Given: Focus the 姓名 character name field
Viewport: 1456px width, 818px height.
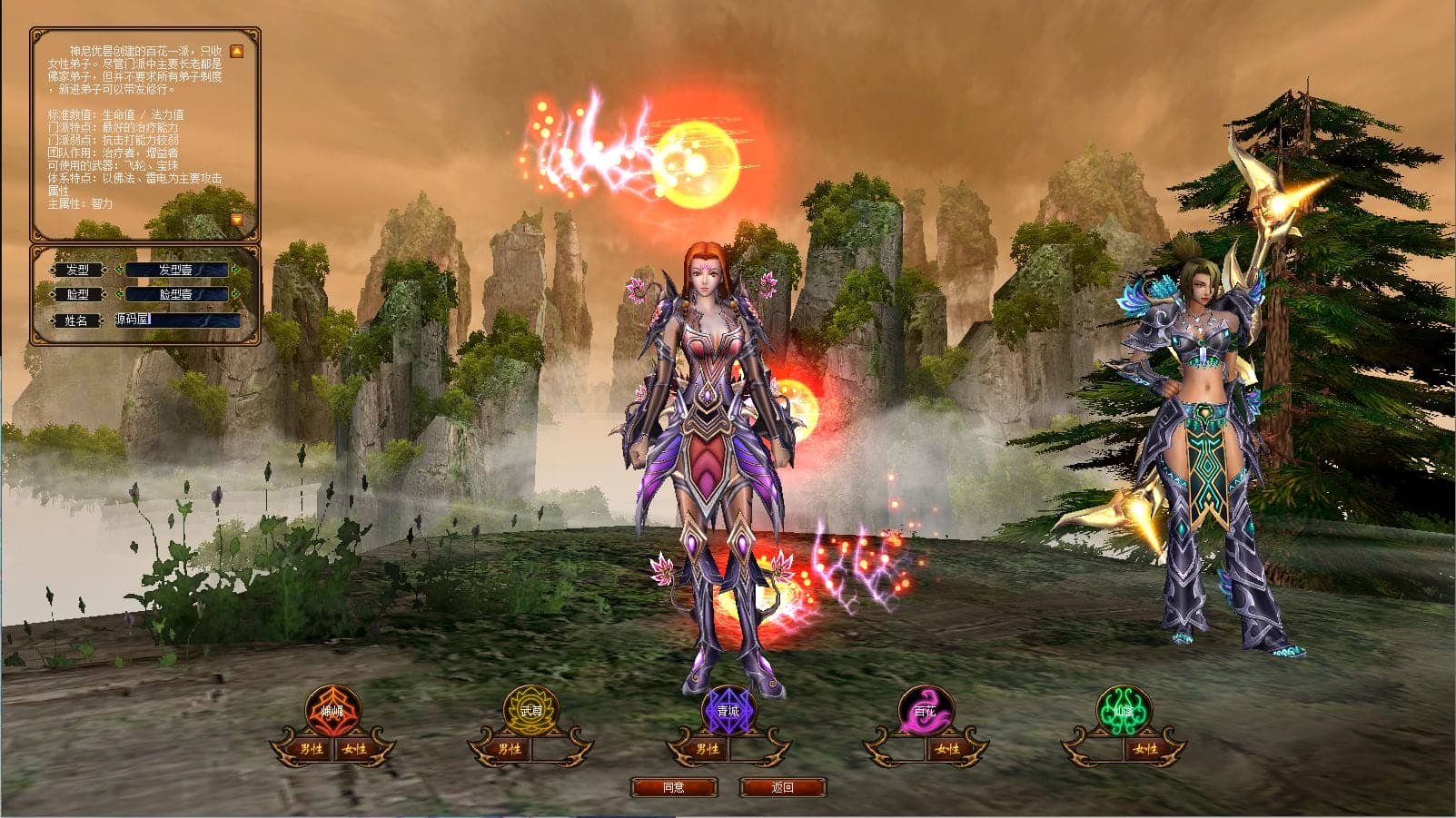Looking at the screenshot, I should click(177, 320).
